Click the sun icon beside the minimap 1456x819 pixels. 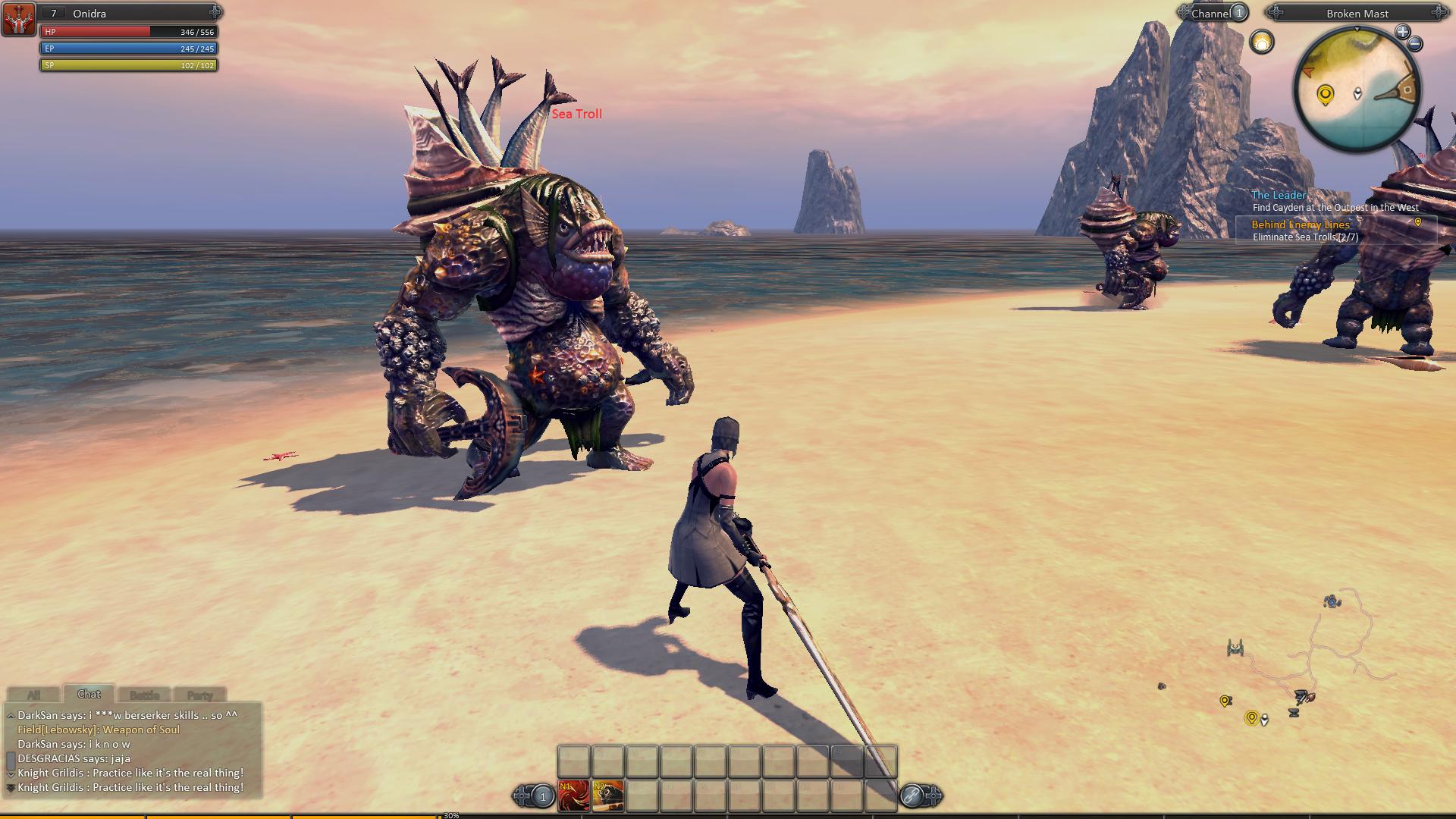click(x=1262, y=42)
